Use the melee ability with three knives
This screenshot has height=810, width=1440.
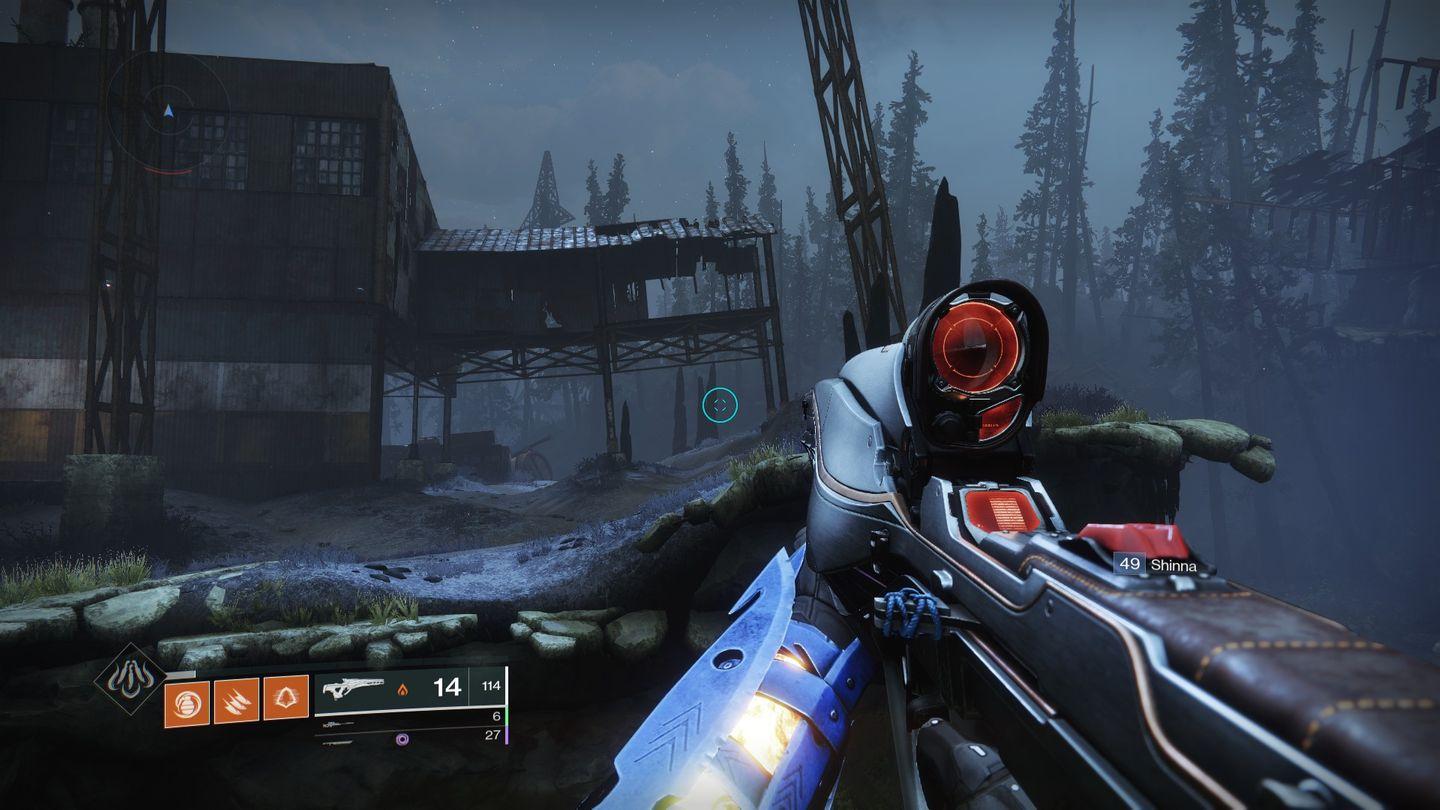tap(236, 698)
